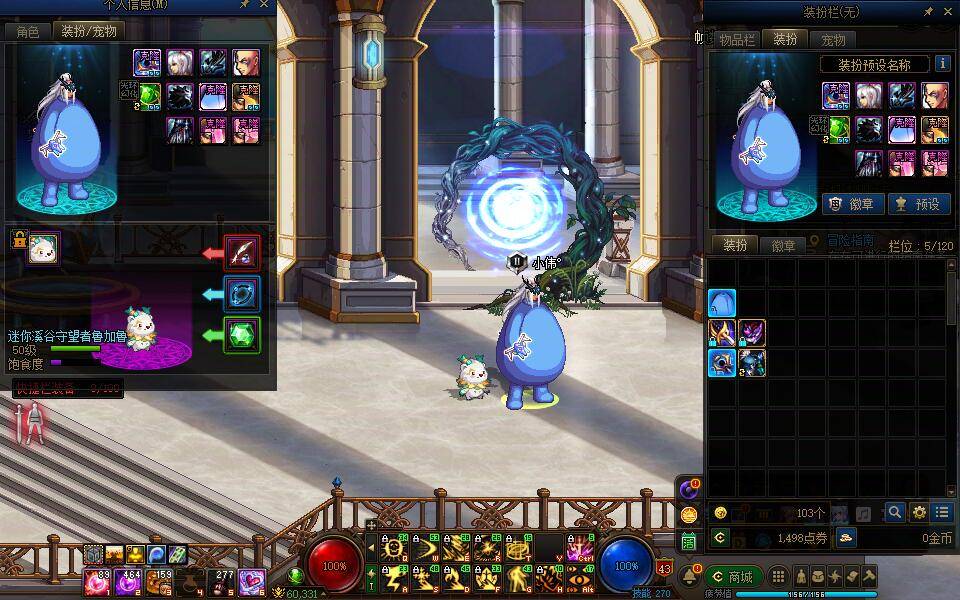
Task: Click the blue info icon beside 装扮预设名称
Action: 942,64
